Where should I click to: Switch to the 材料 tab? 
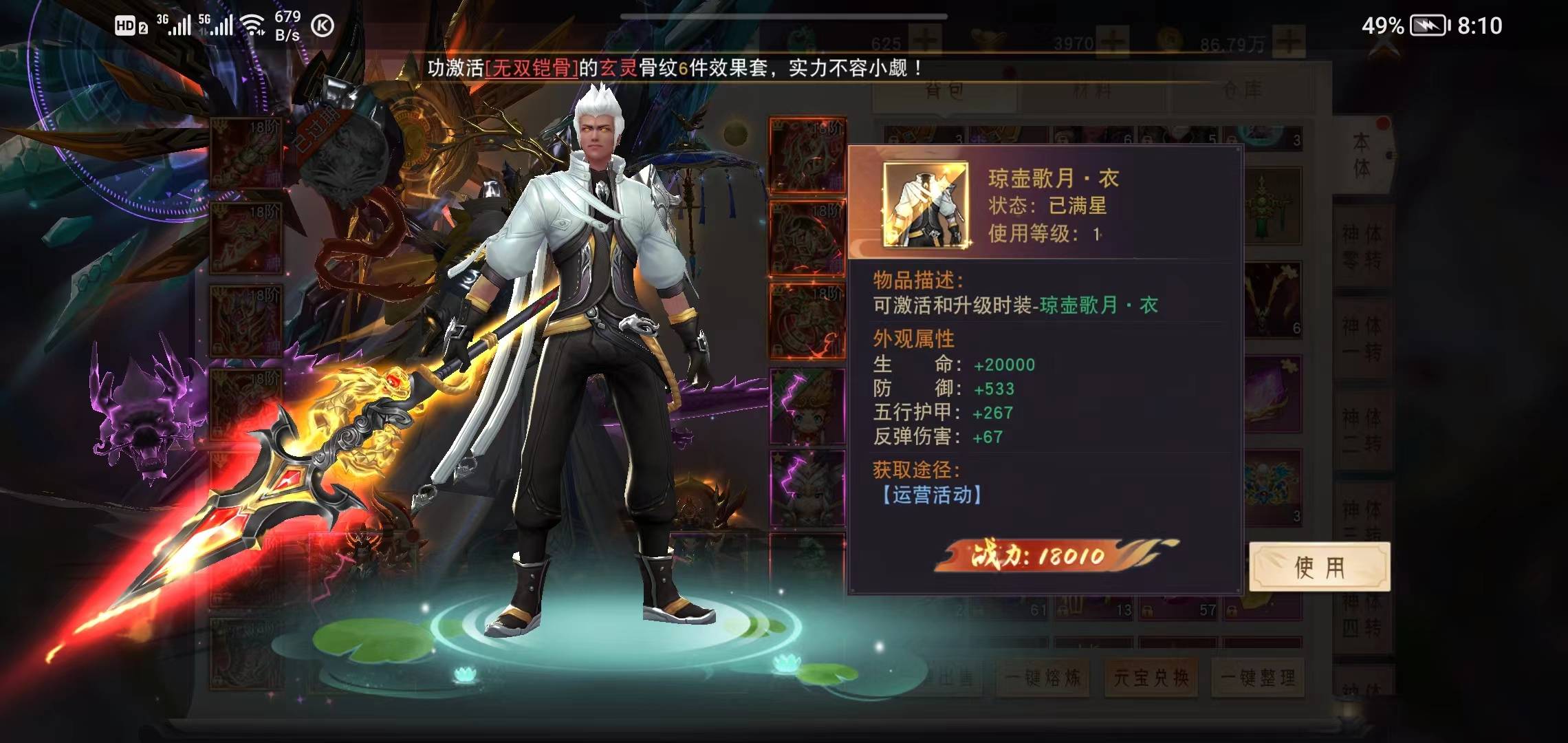1093,90
